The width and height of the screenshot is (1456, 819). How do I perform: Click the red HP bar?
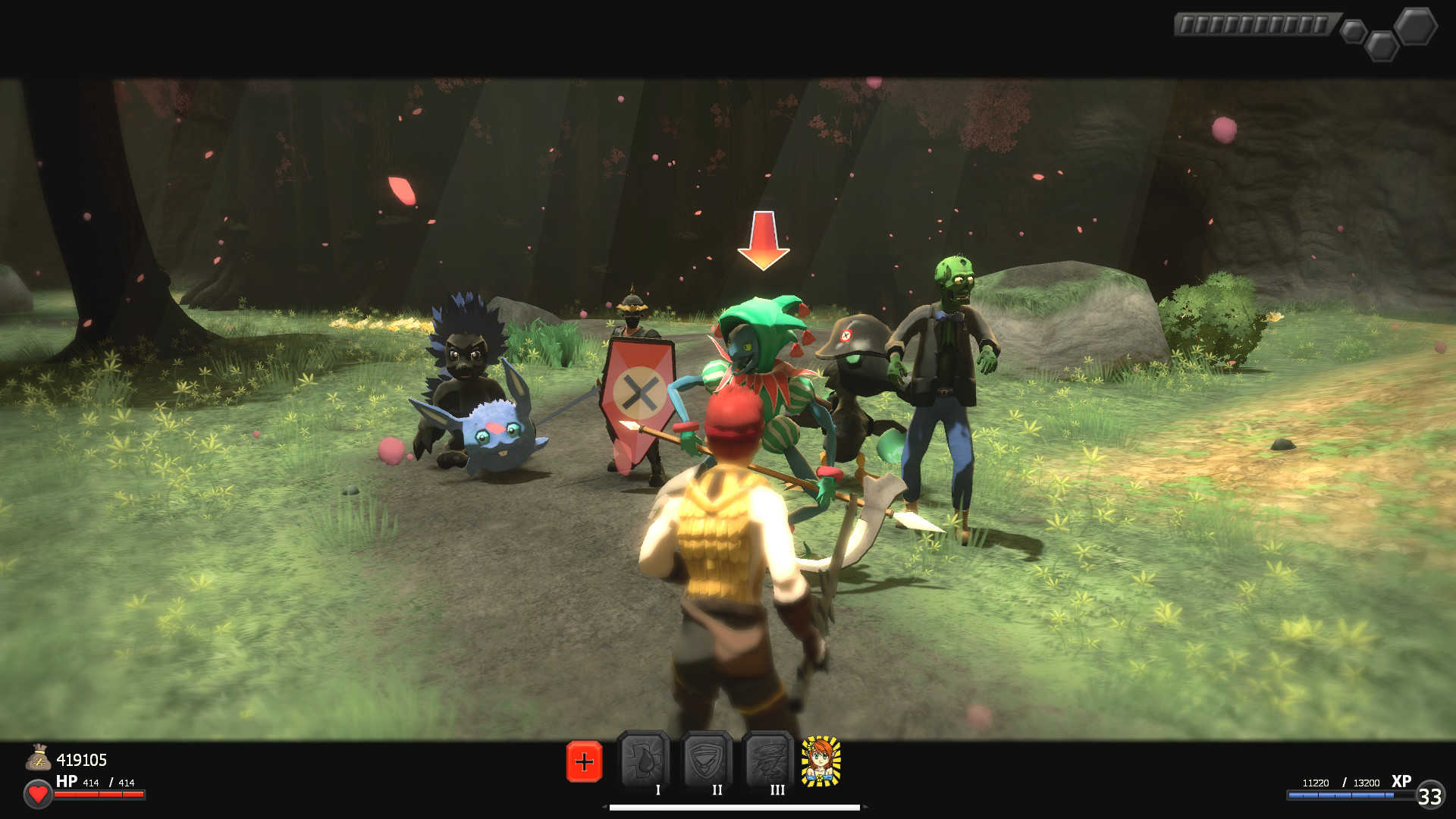click(x=99, y=795)
